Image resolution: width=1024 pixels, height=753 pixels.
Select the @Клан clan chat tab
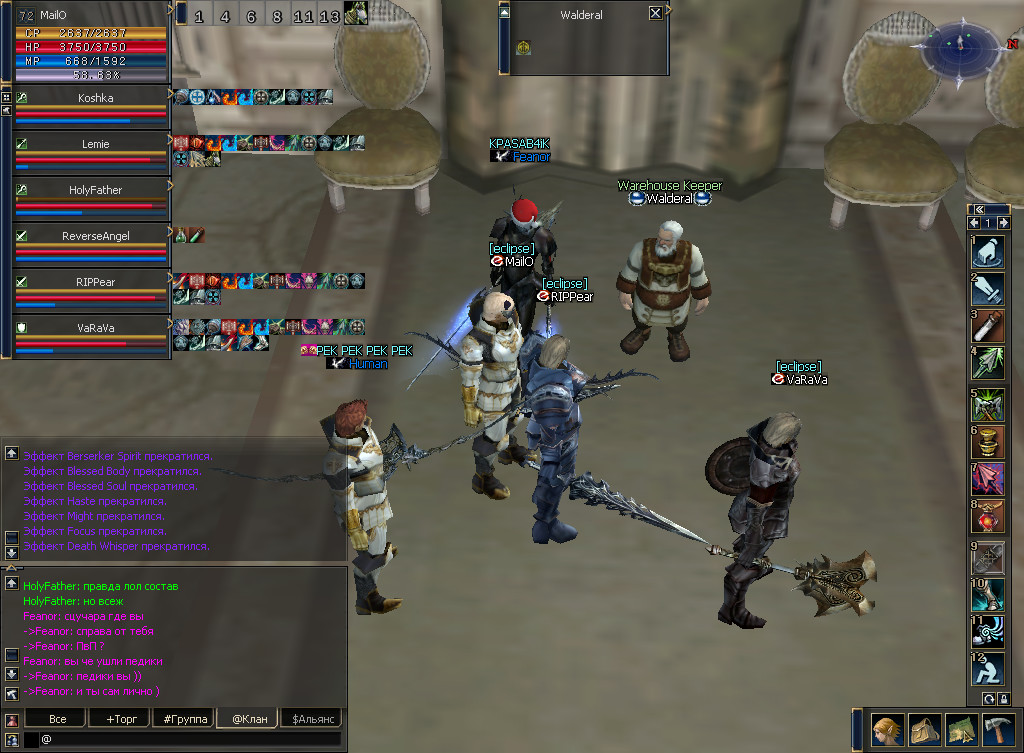point(248,719)
